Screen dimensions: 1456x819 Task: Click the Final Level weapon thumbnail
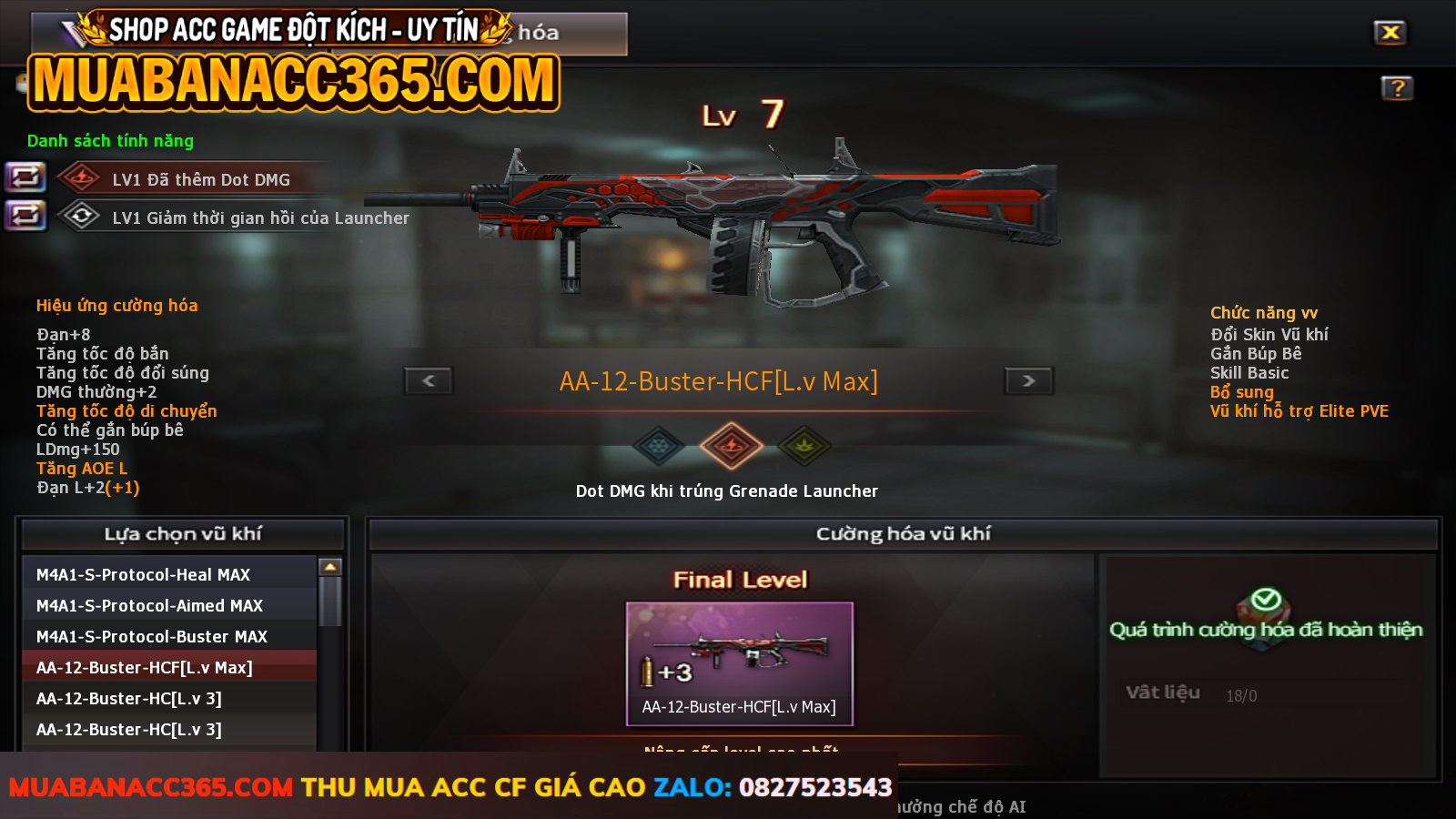click(x=739, y=663)
